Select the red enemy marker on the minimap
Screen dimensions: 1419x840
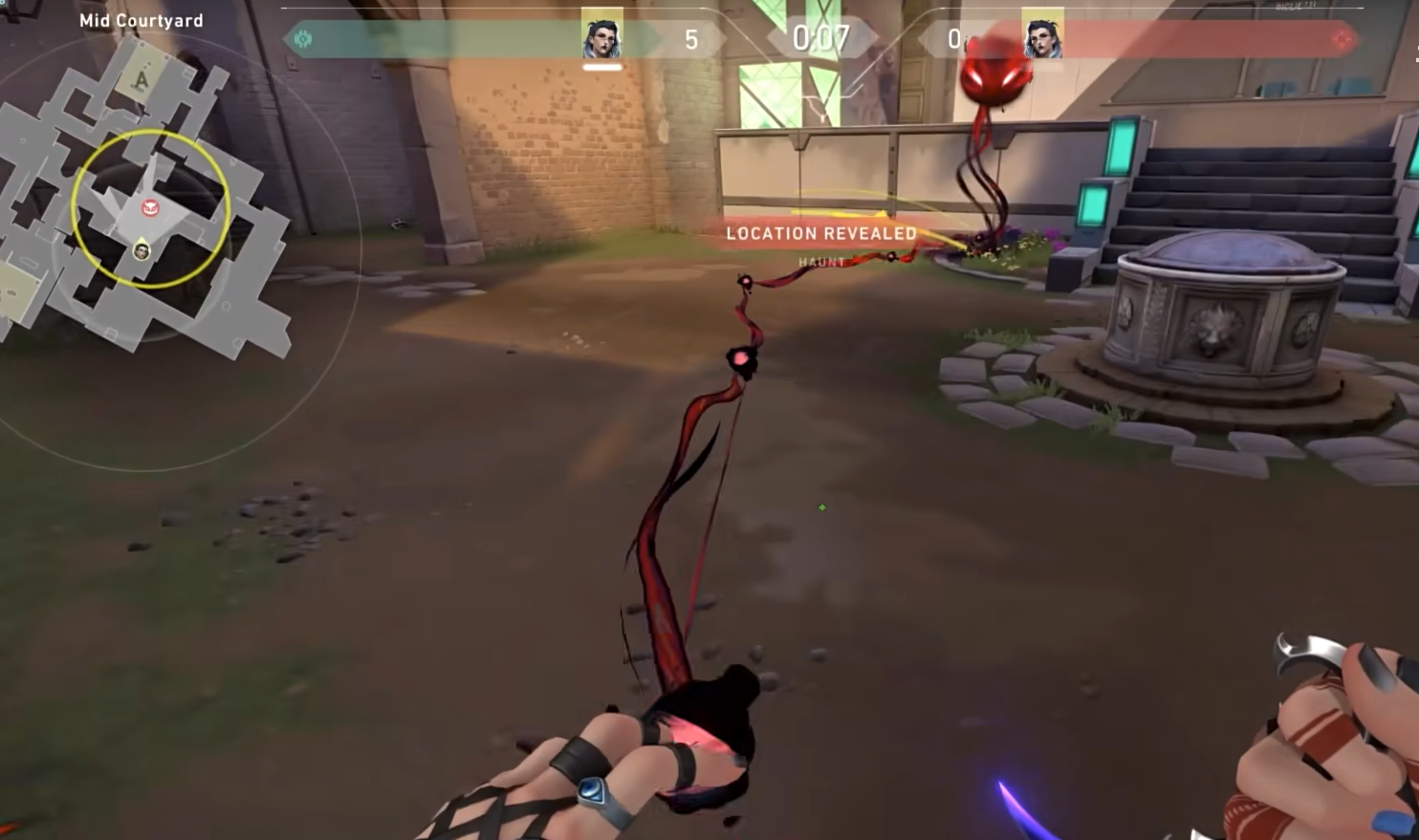pos(150,207)
